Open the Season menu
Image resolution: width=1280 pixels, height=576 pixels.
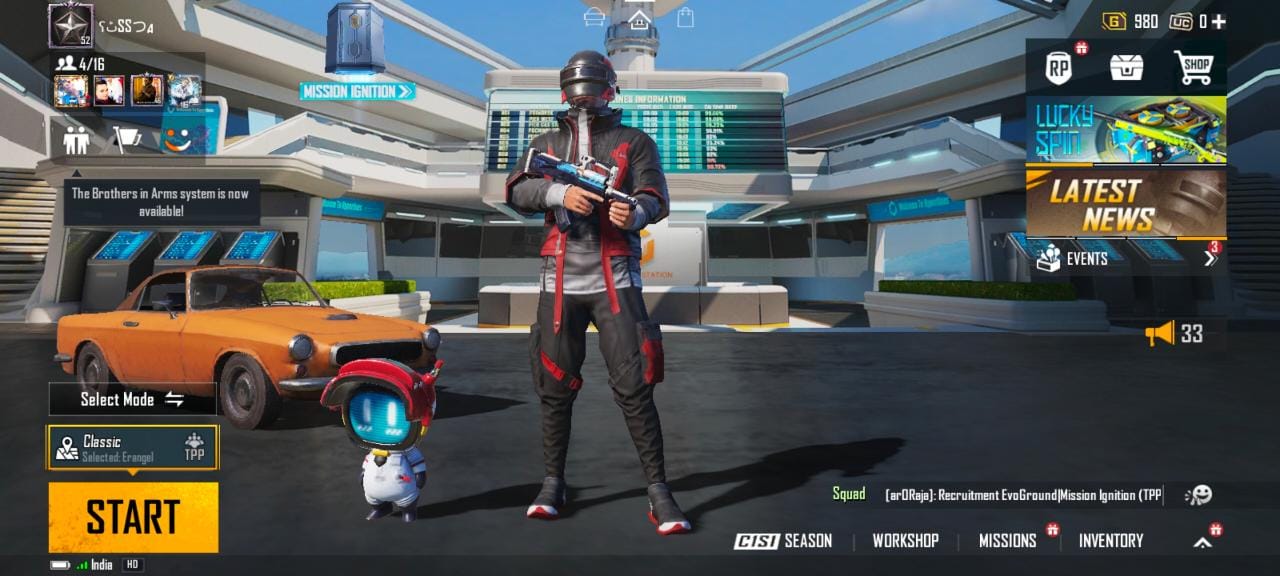783,541
